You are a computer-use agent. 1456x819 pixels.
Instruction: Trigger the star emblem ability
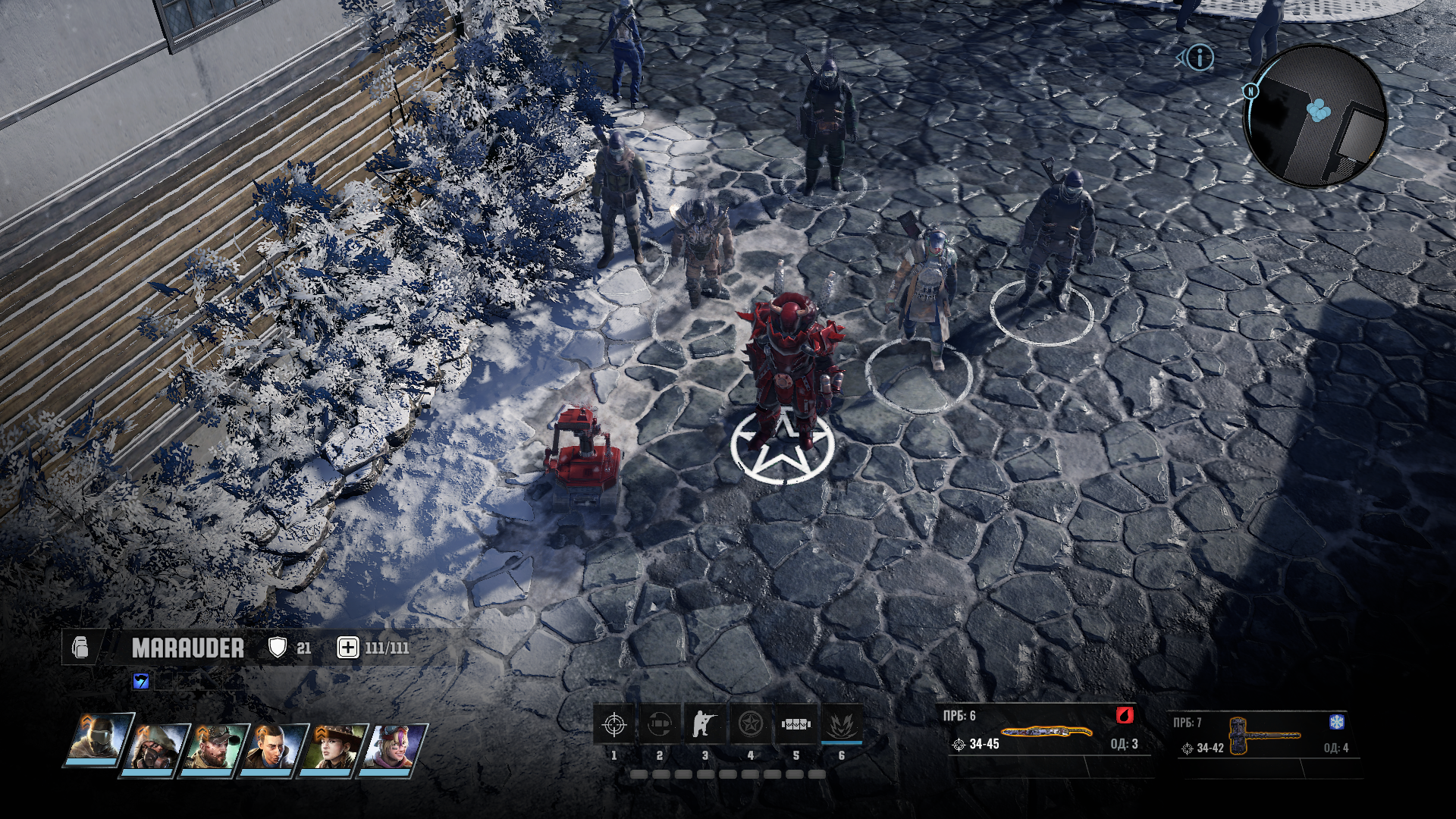(751, 725)
